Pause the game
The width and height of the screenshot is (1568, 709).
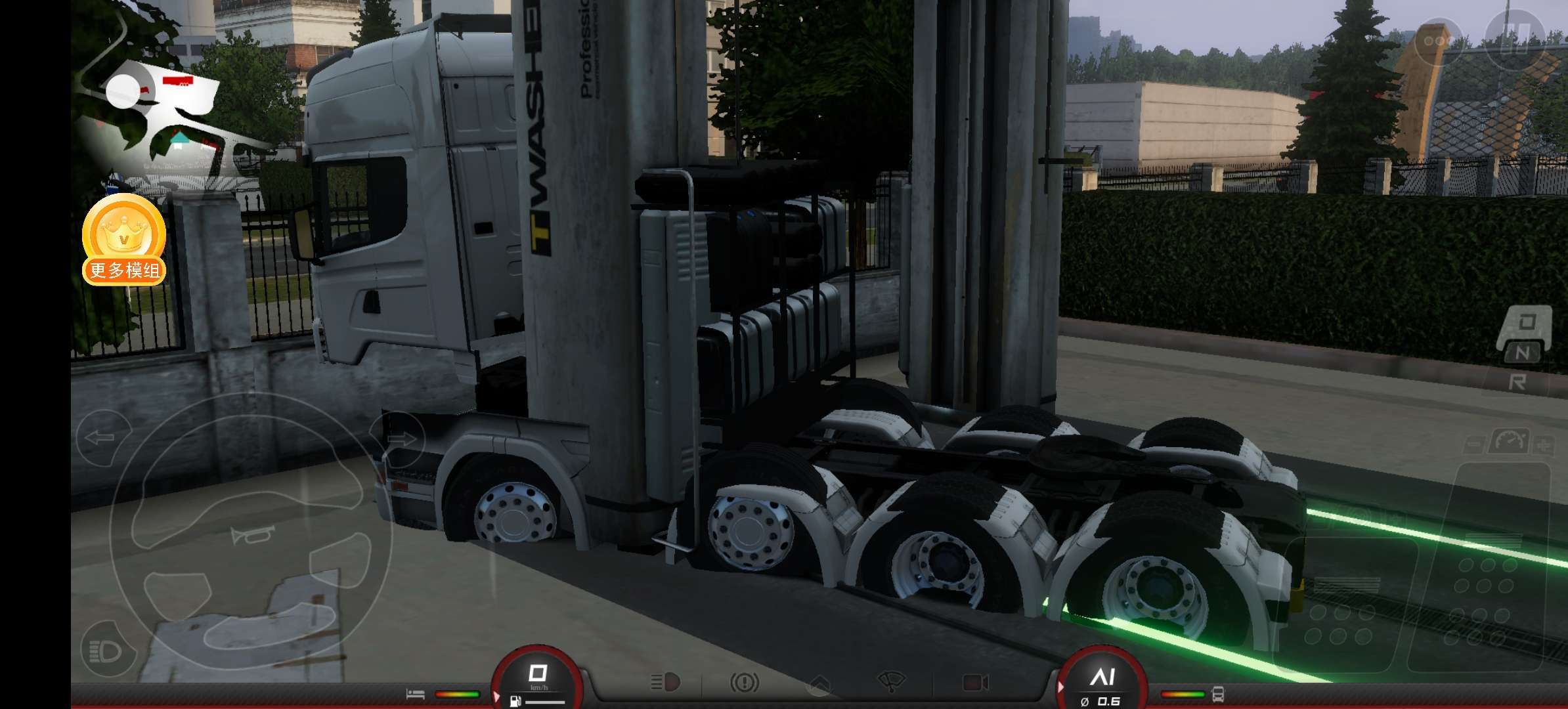[1515, 39]
